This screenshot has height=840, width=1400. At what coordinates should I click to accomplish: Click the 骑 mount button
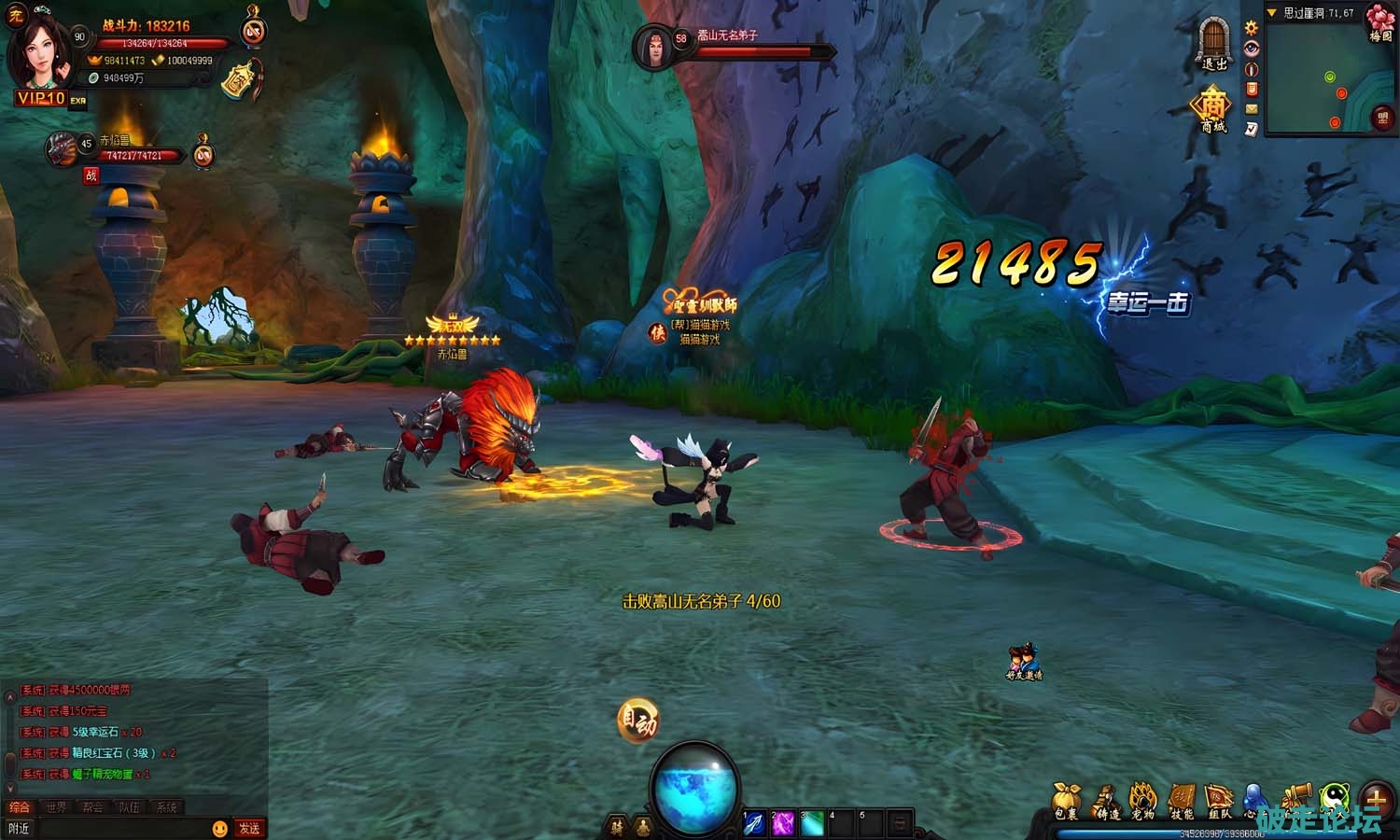616,826
